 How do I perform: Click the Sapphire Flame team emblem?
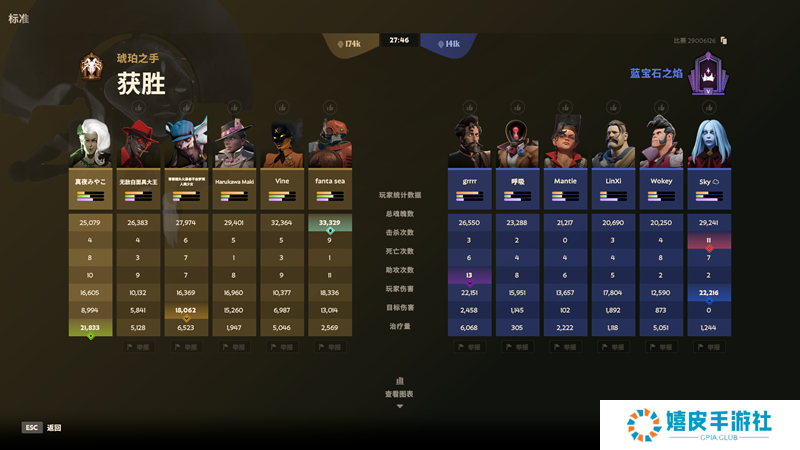tap(709, 73)
